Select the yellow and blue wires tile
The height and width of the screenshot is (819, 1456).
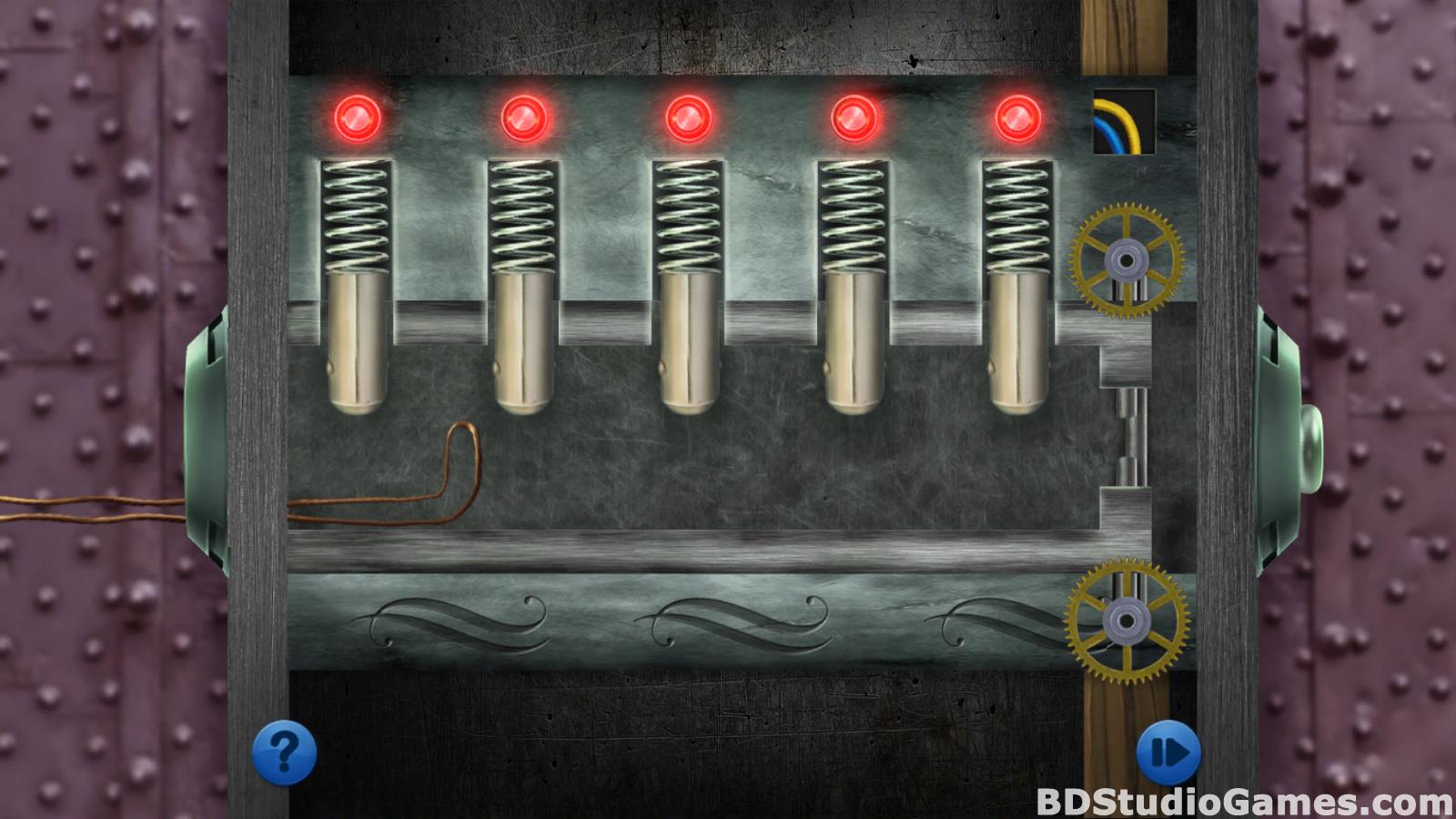[x=1124, y=122]
